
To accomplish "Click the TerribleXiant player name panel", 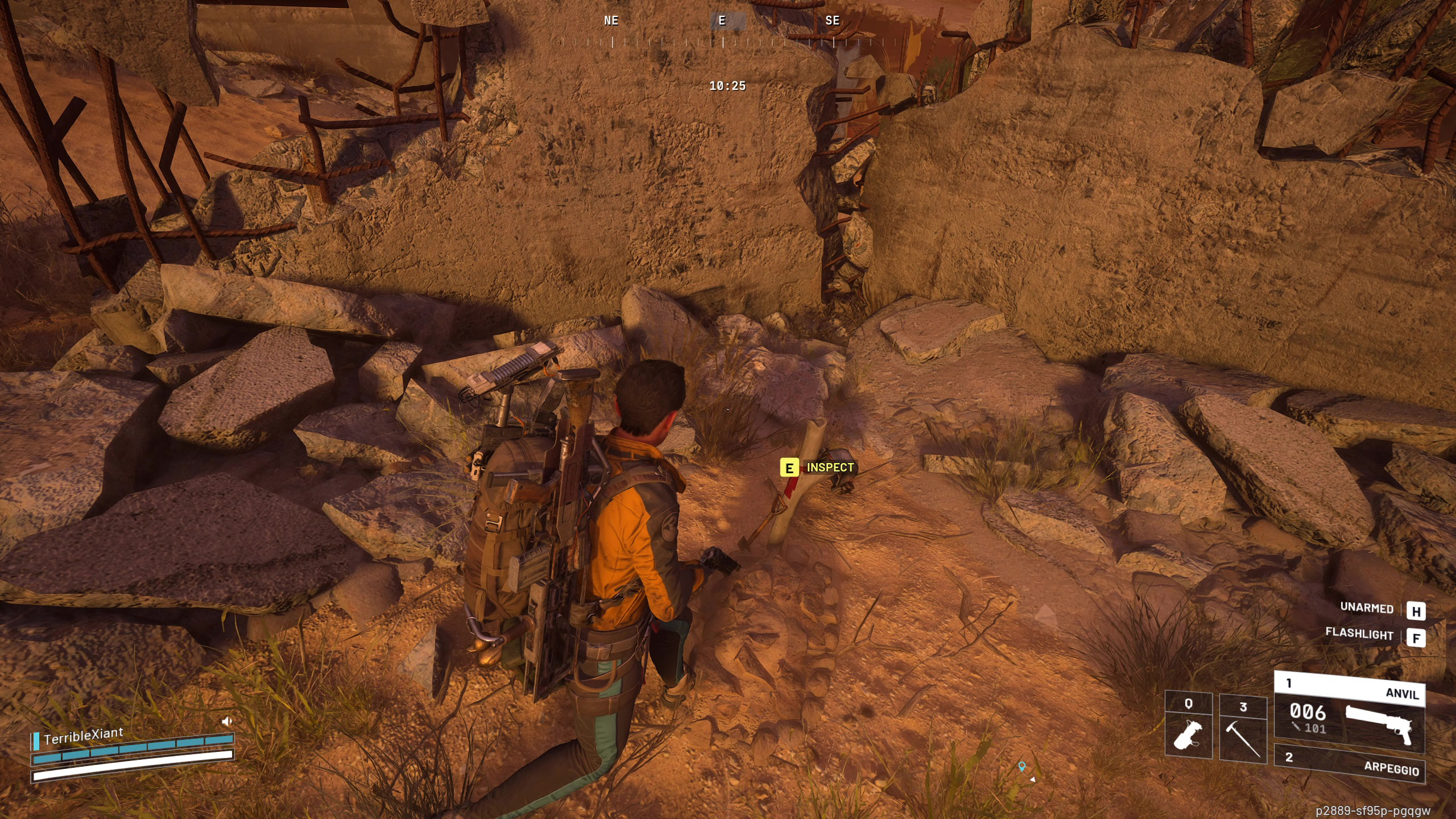I will pyautogui.click(x=83, y=736).
